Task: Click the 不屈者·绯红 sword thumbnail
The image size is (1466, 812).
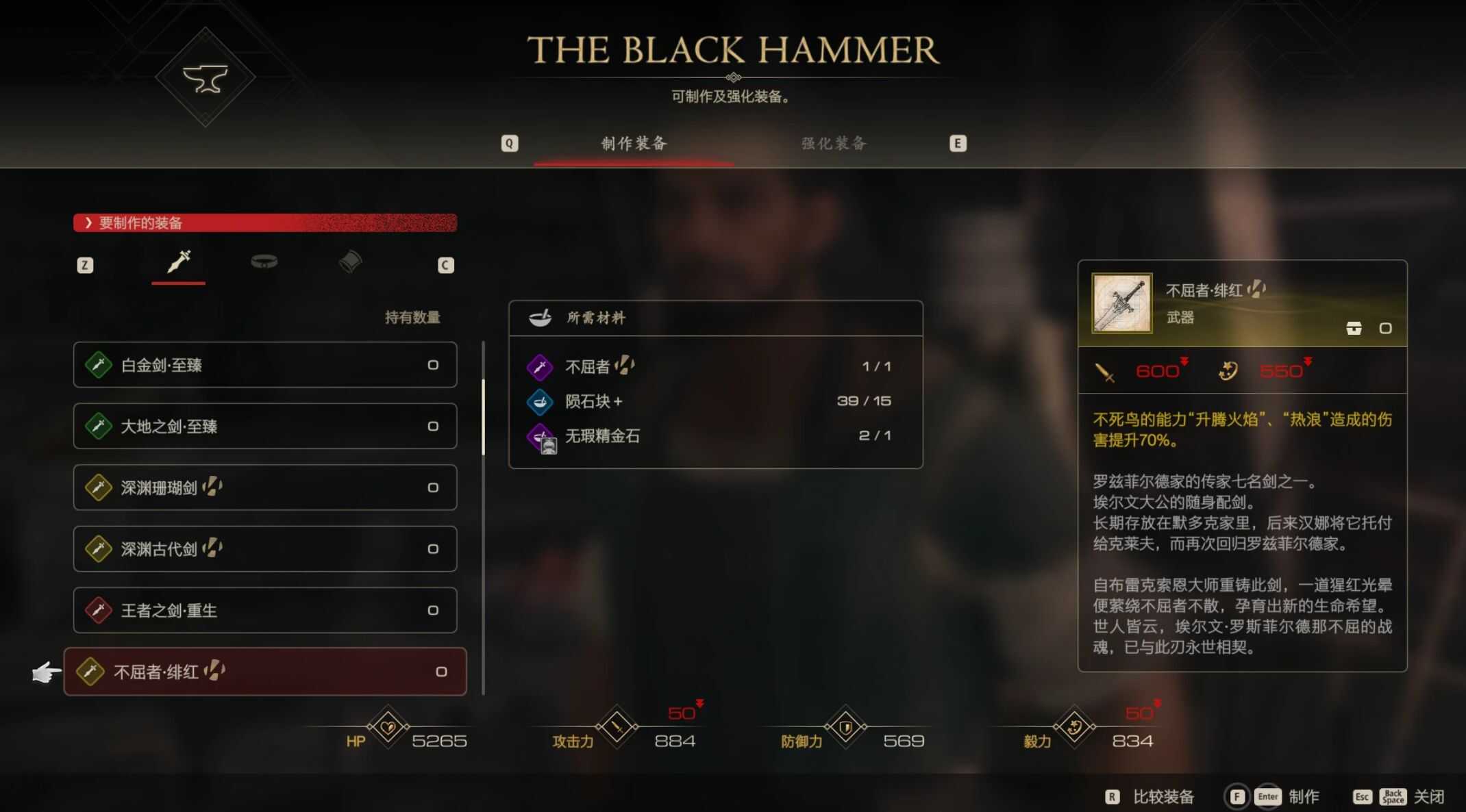Action: click(x=1121, y=303)
